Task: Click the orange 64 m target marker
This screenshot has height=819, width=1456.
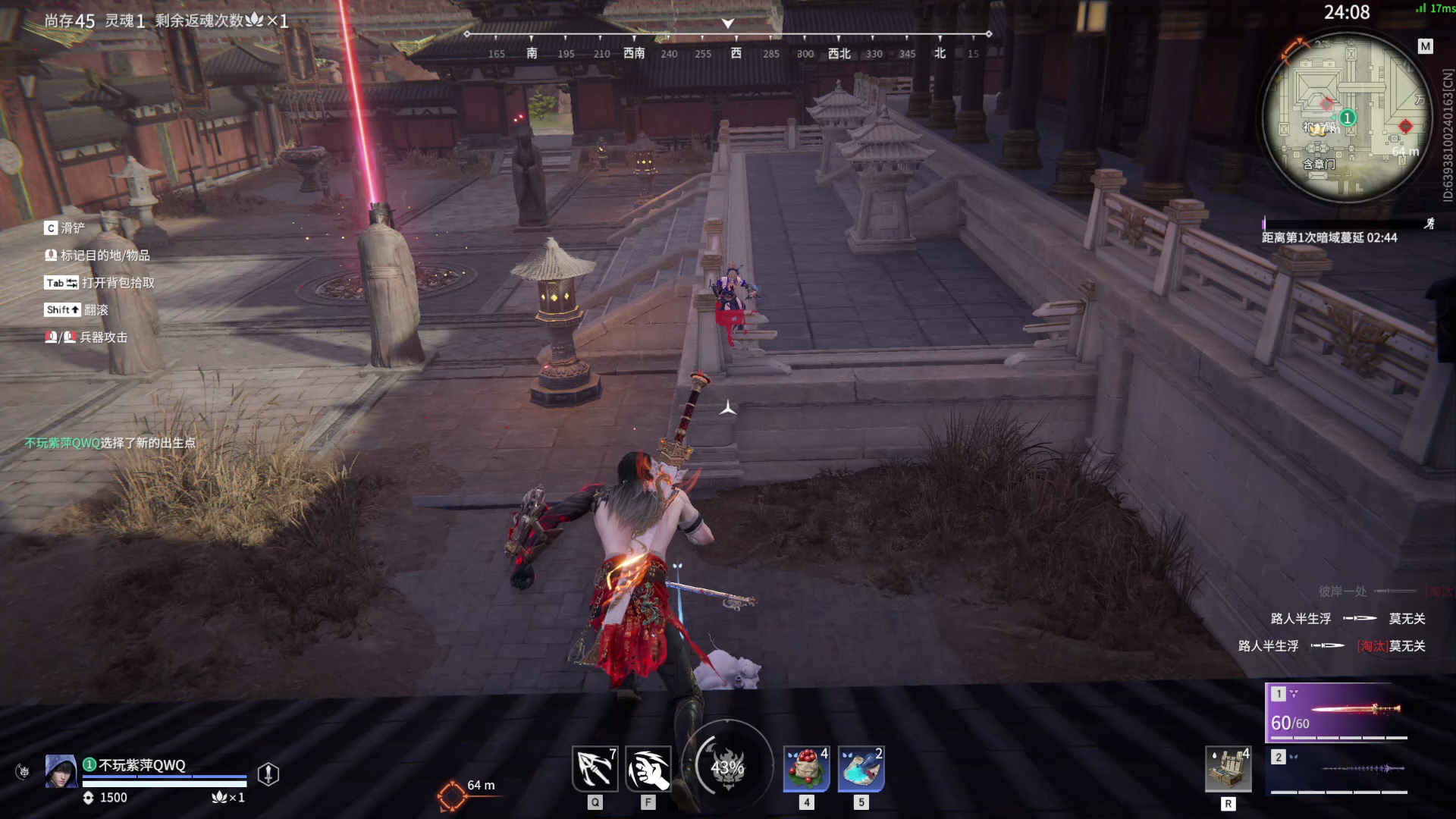Action: coord(452,795)
